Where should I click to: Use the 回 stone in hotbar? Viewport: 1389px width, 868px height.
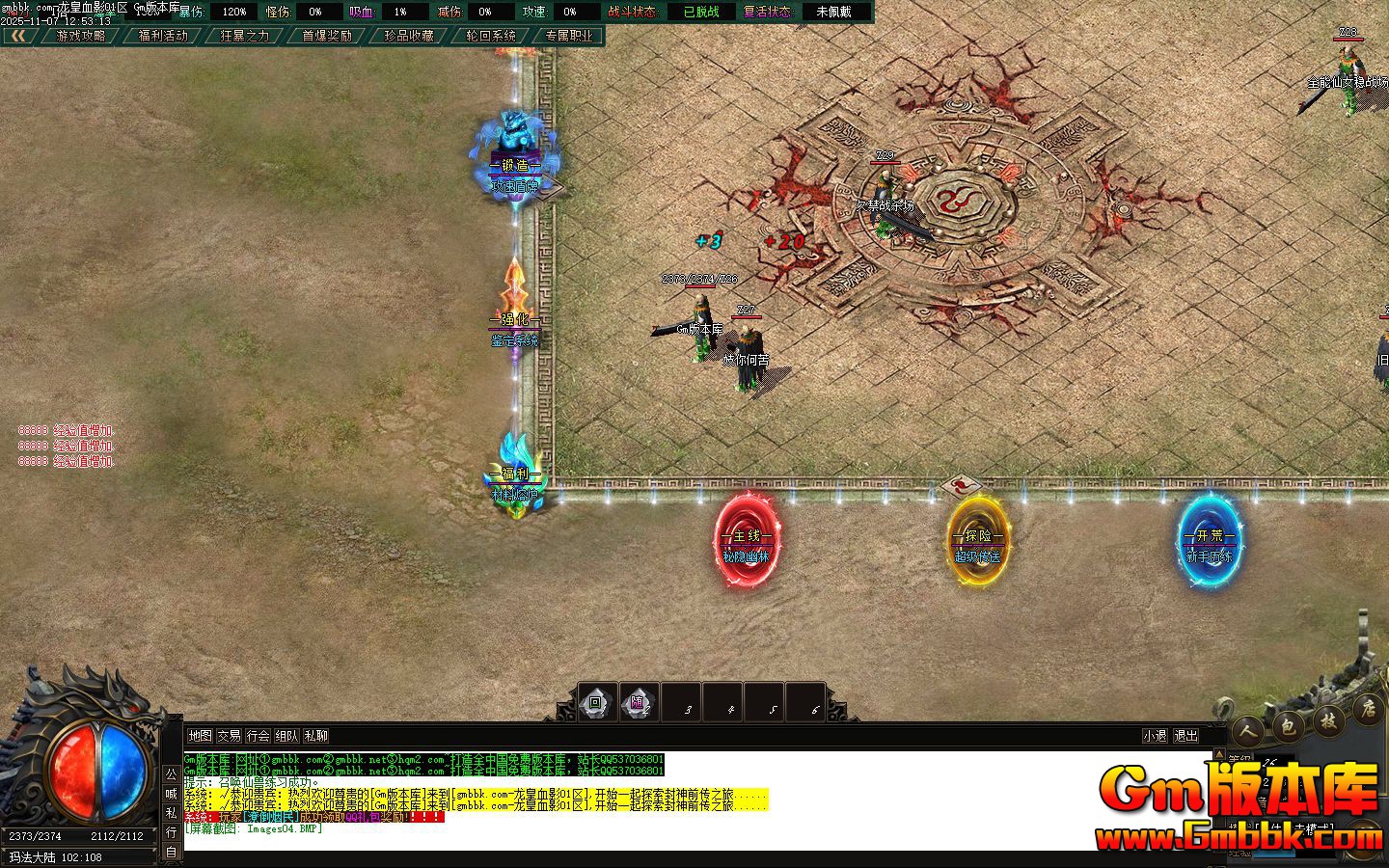(x=596, y=703)
